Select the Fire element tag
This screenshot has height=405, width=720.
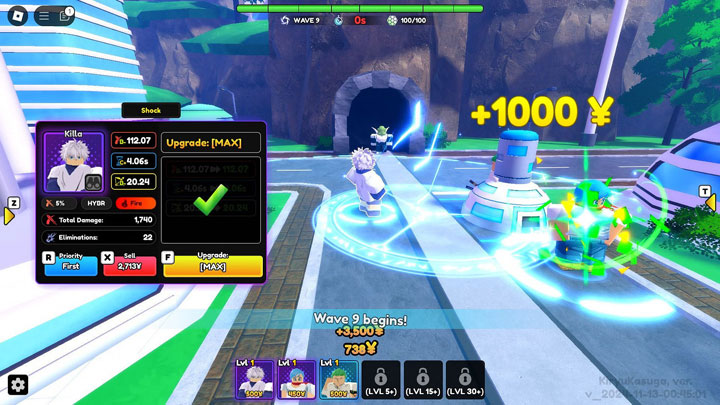[131, 203]
